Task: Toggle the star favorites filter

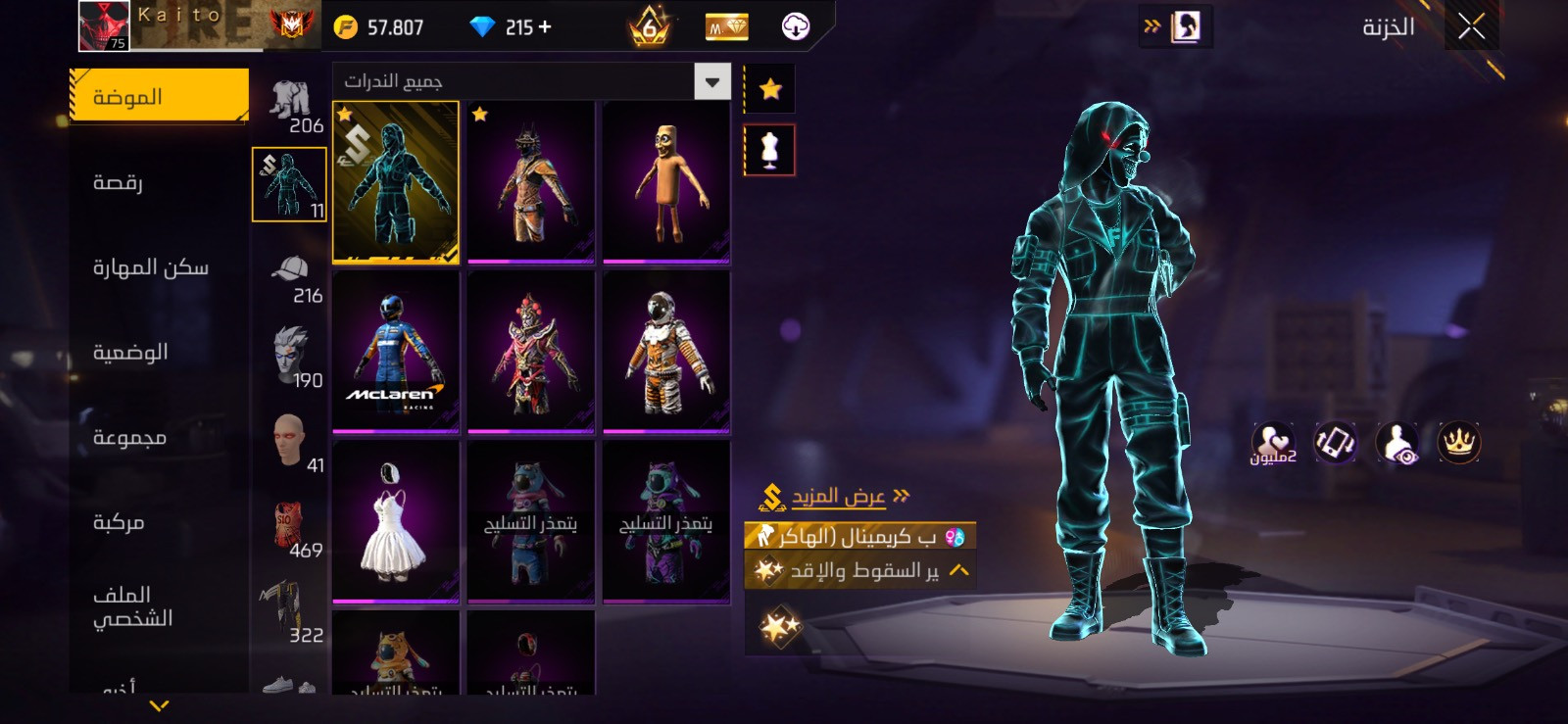Action: tap(770, 90)
